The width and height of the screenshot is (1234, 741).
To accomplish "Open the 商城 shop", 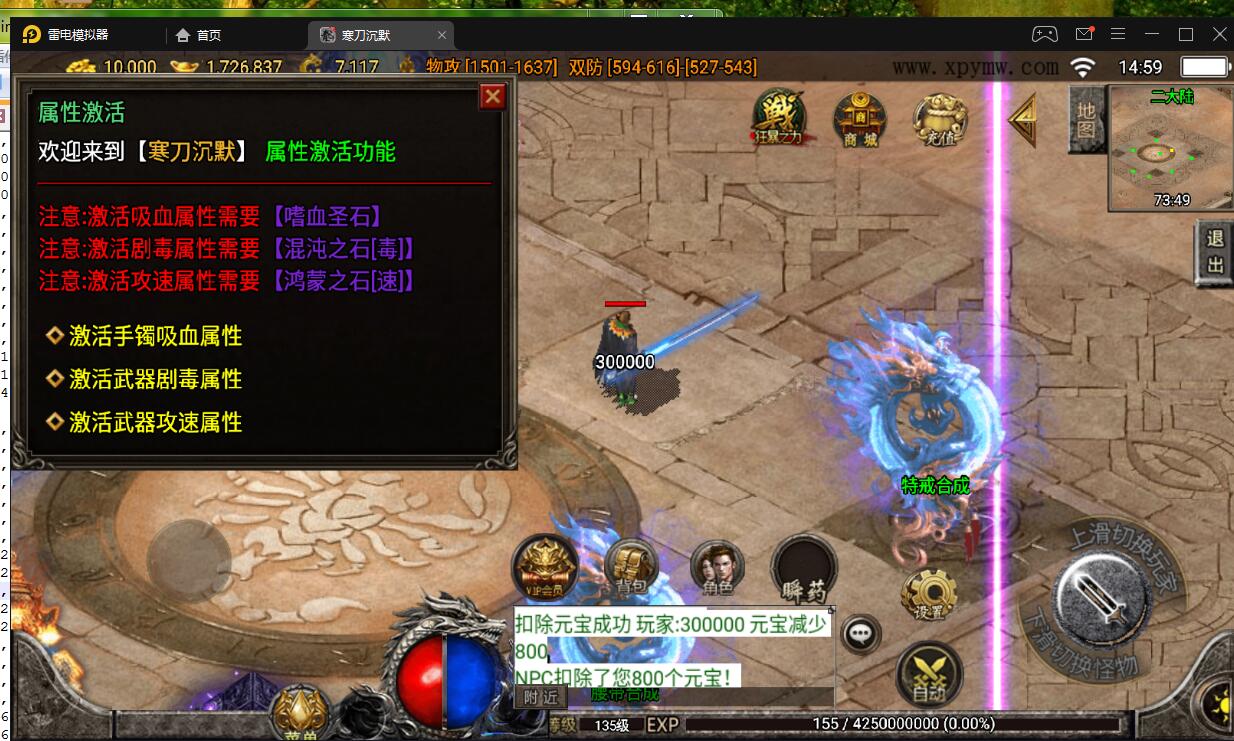I will [860, 119].
